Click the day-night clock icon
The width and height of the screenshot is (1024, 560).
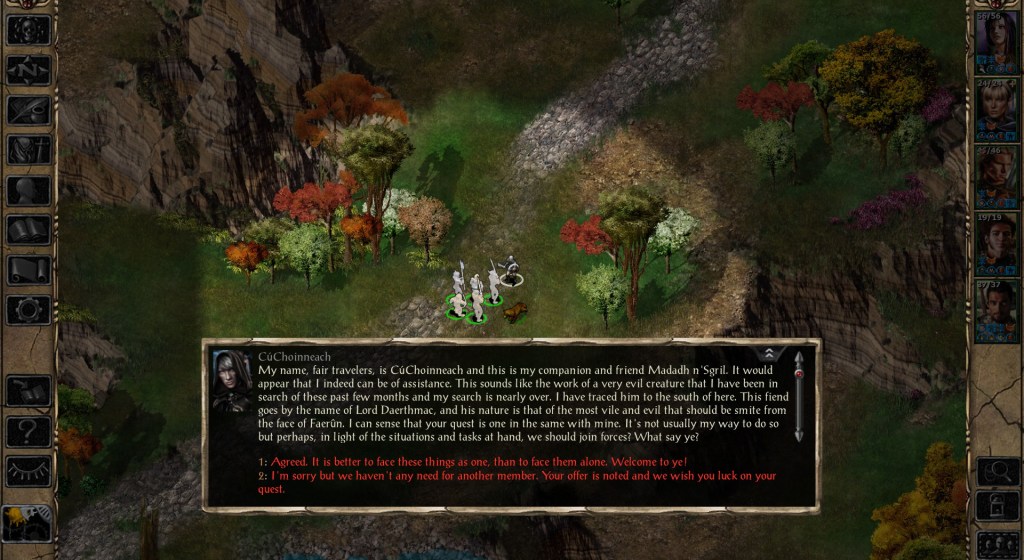click(28, 520)
